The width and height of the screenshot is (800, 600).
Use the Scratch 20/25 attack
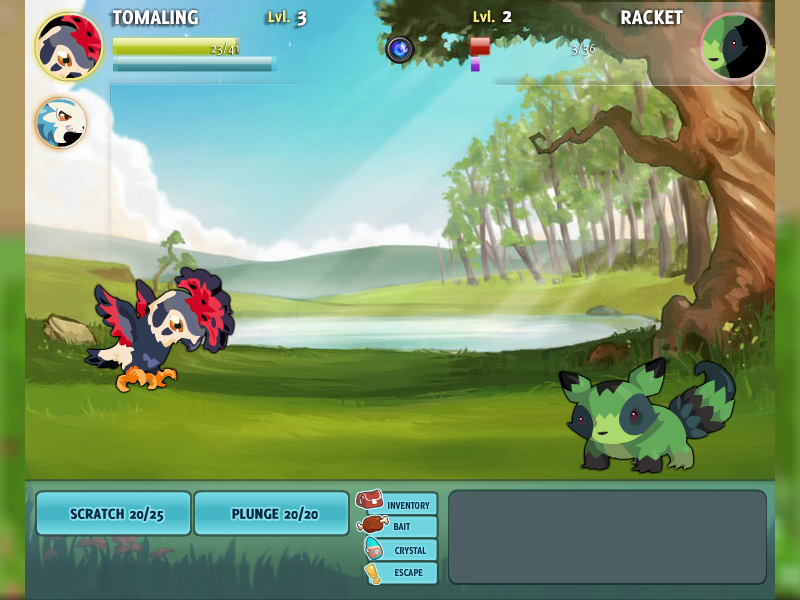pos(113,513)
